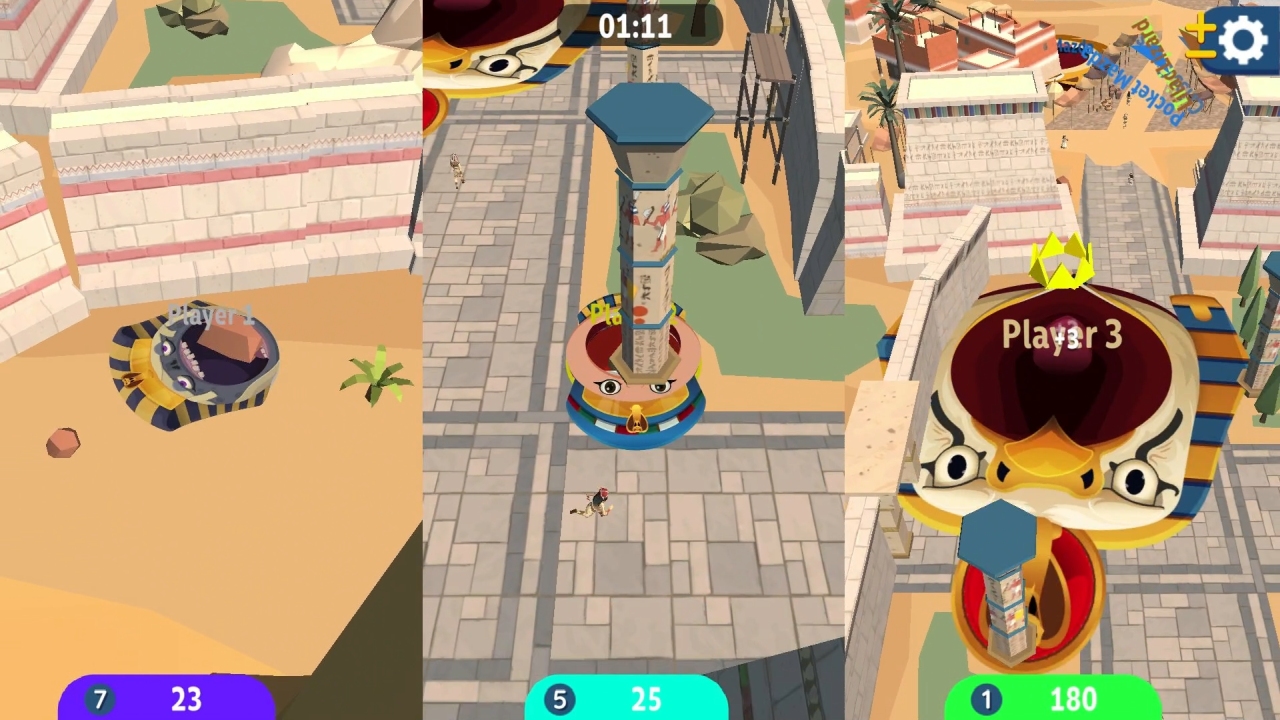Expand Player 1's name label
Screen dimensions: 1280x720
(x=212, y=315)
